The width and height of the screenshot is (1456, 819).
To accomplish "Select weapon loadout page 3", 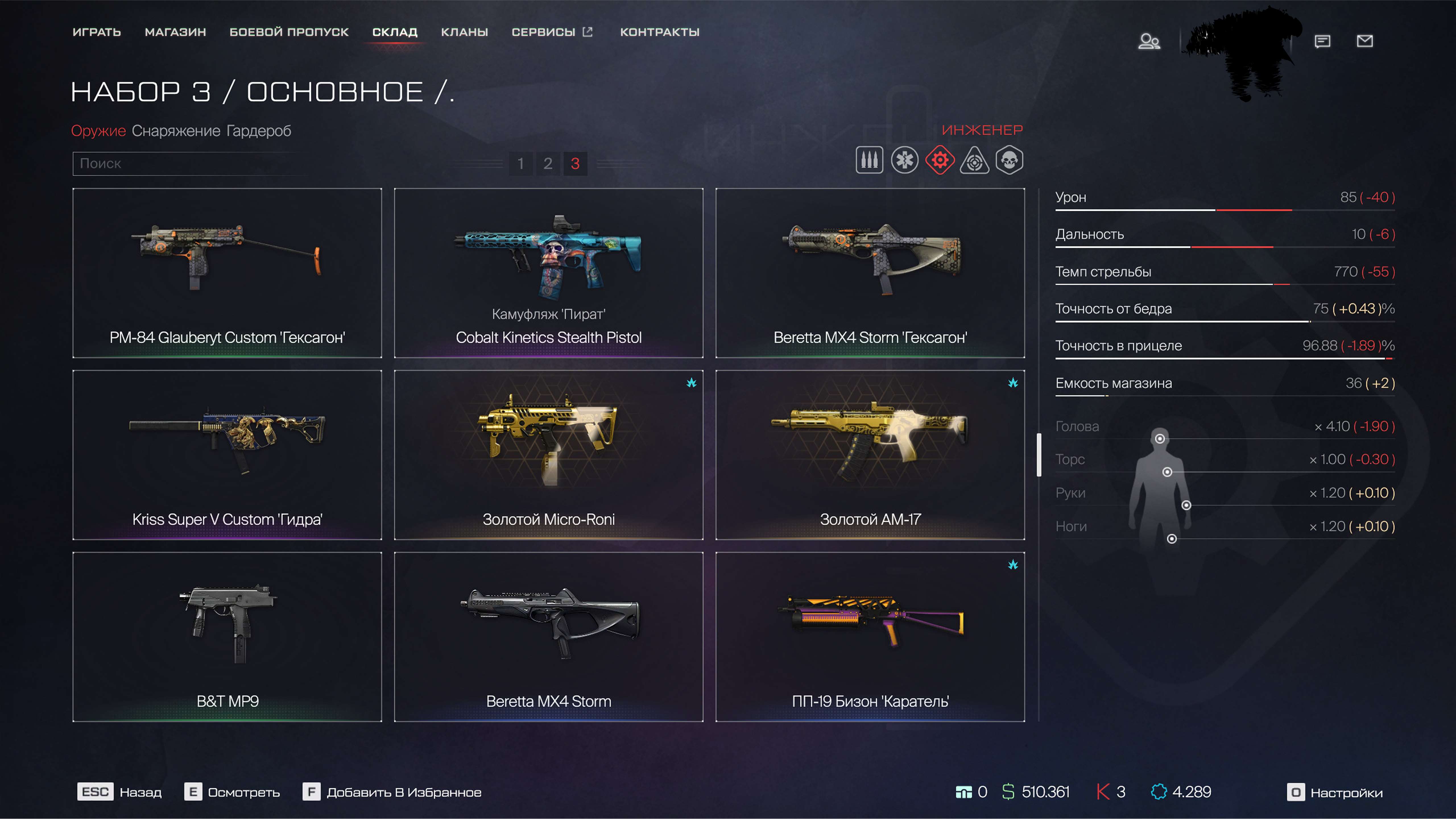I will click(576, 164).
